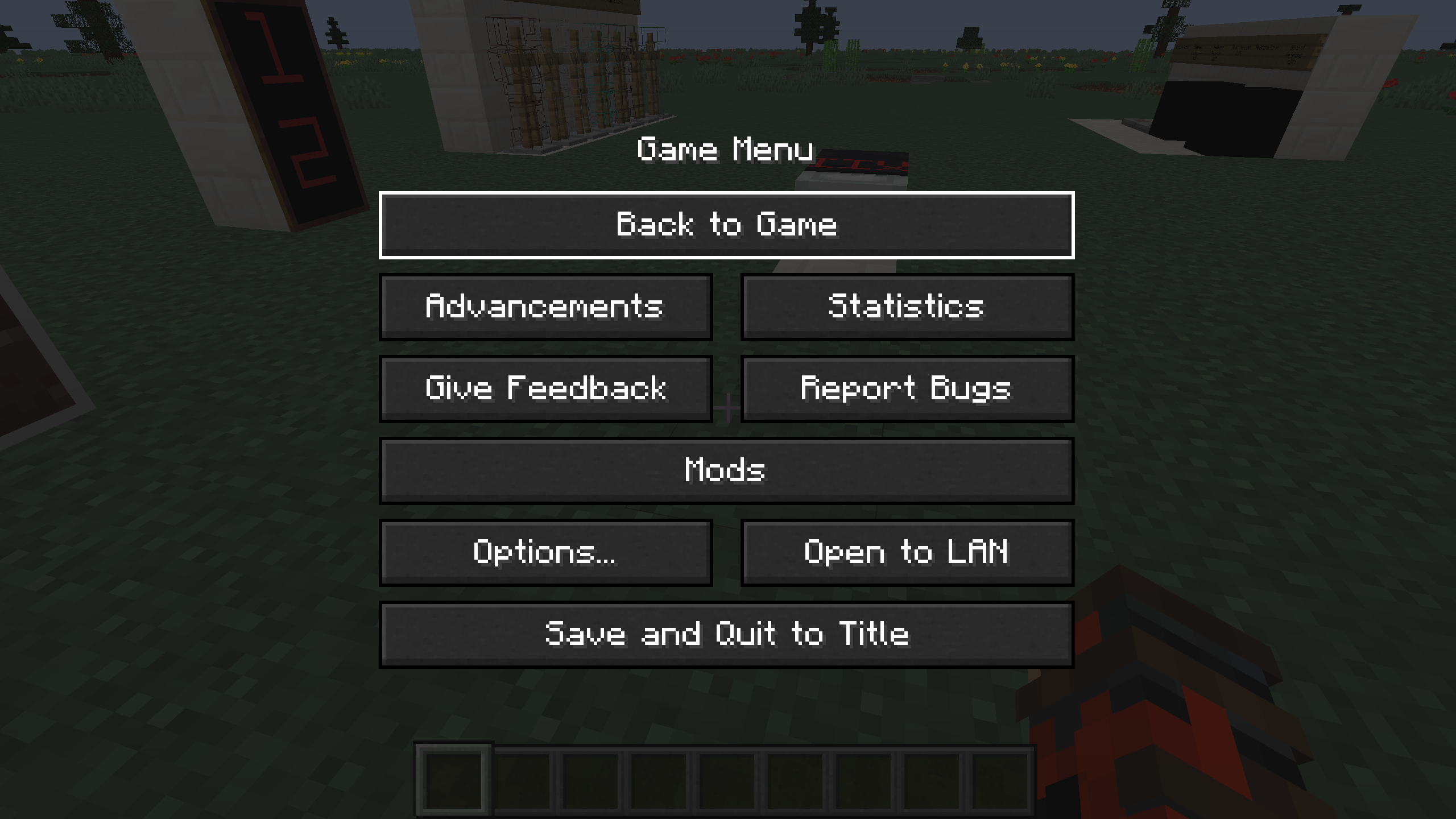1456x819 pixels.
Task: Click Save and Quit to Title
Action: (x=727, y=633)
